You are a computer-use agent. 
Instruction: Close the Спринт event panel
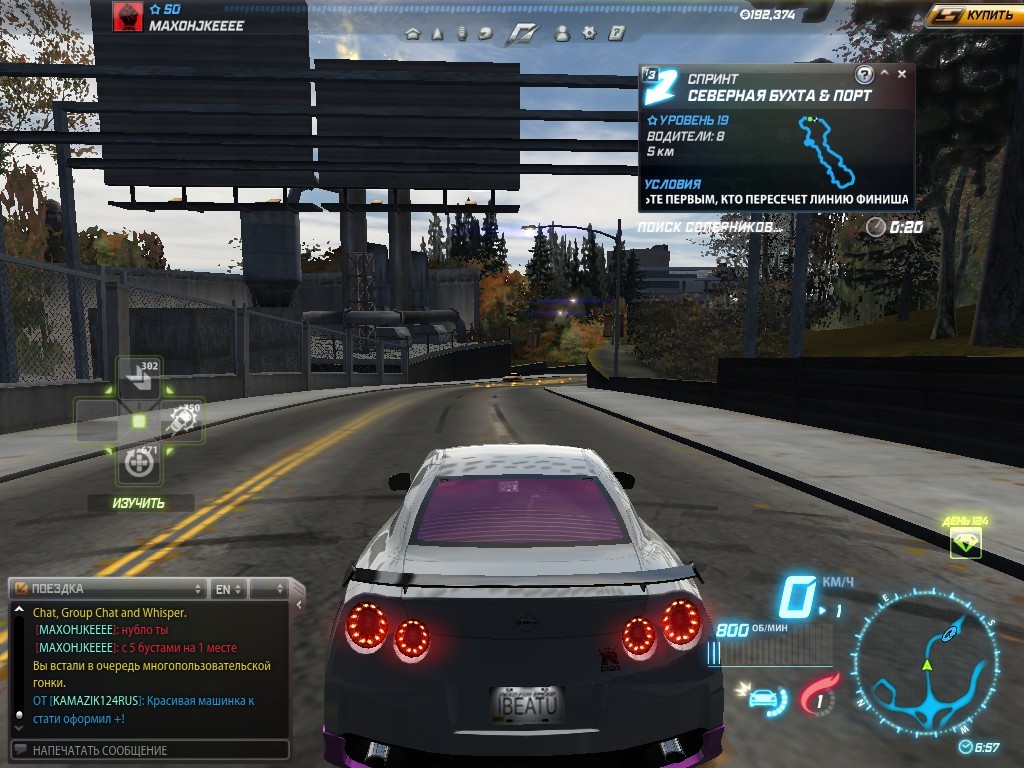click(x=902, y=74)
